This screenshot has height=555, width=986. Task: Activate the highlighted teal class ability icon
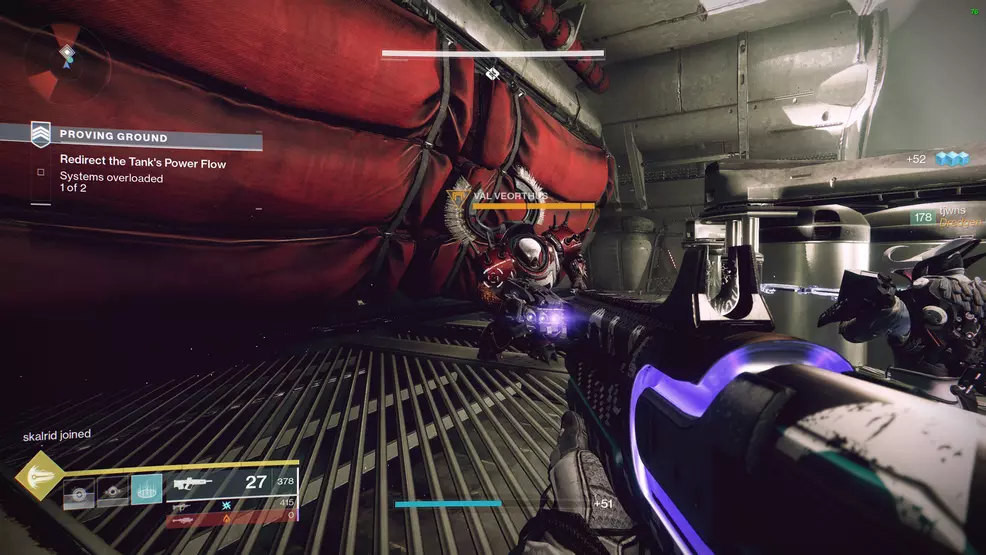[x=146, y=489]
